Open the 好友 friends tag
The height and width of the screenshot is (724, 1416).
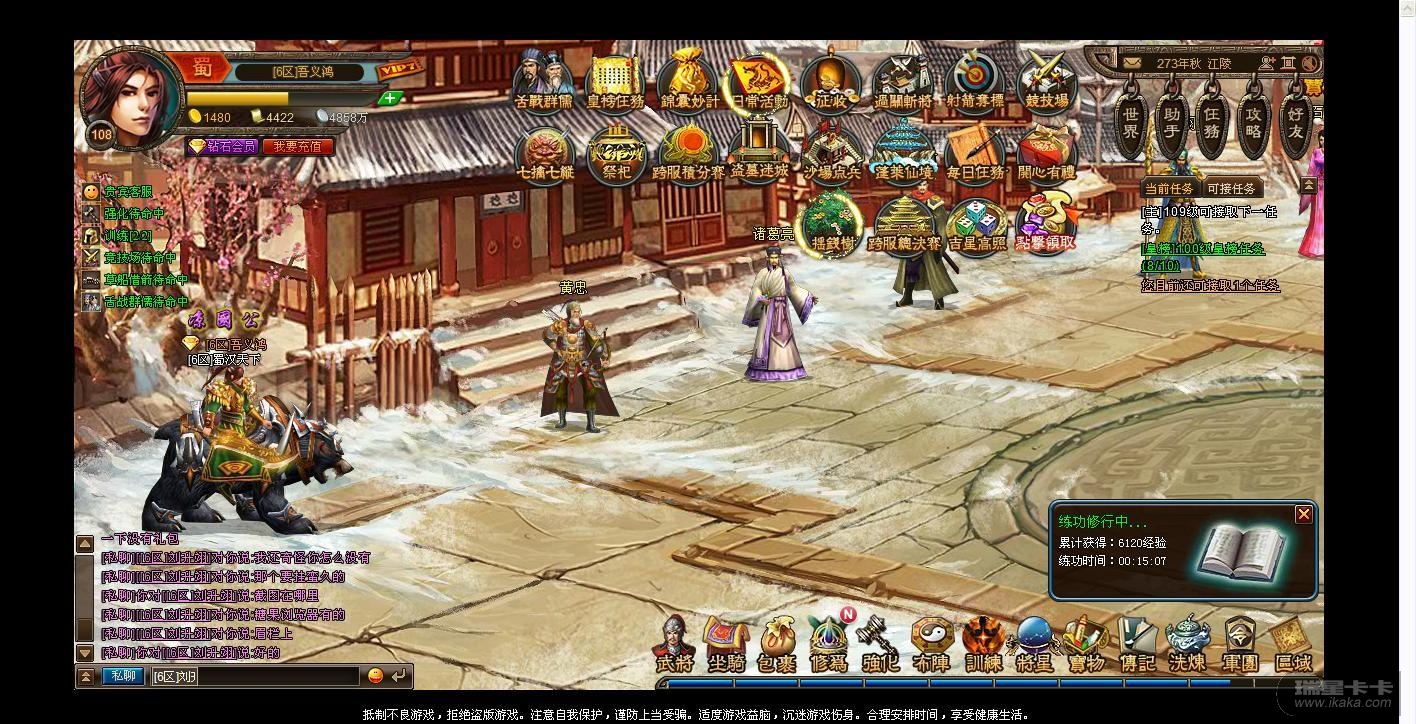click(1296, 122)
